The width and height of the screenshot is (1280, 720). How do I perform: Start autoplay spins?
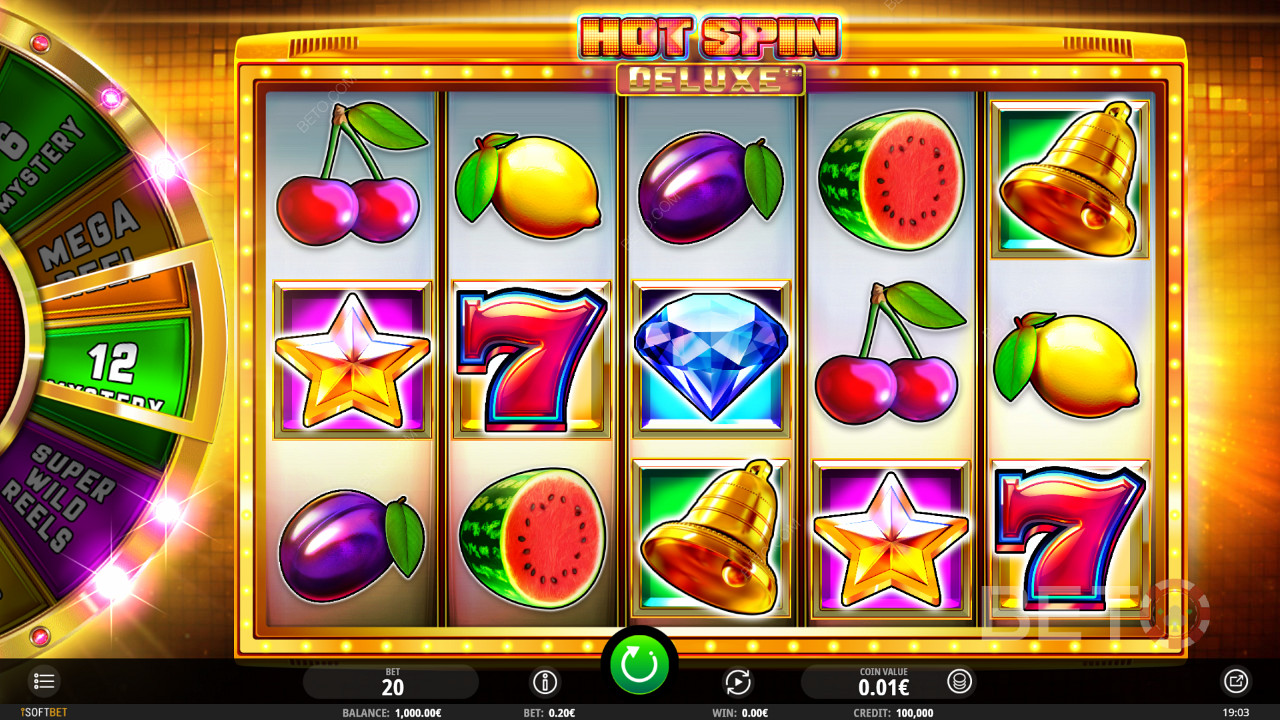pyautogui.click(x=738, y=682)
